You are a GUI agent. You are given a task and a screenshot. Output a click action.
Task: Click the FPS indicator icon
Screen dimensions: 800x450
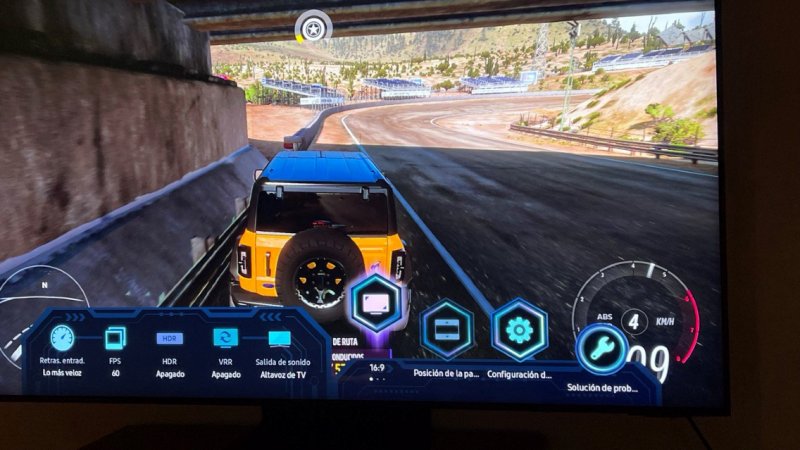[115, 338]
